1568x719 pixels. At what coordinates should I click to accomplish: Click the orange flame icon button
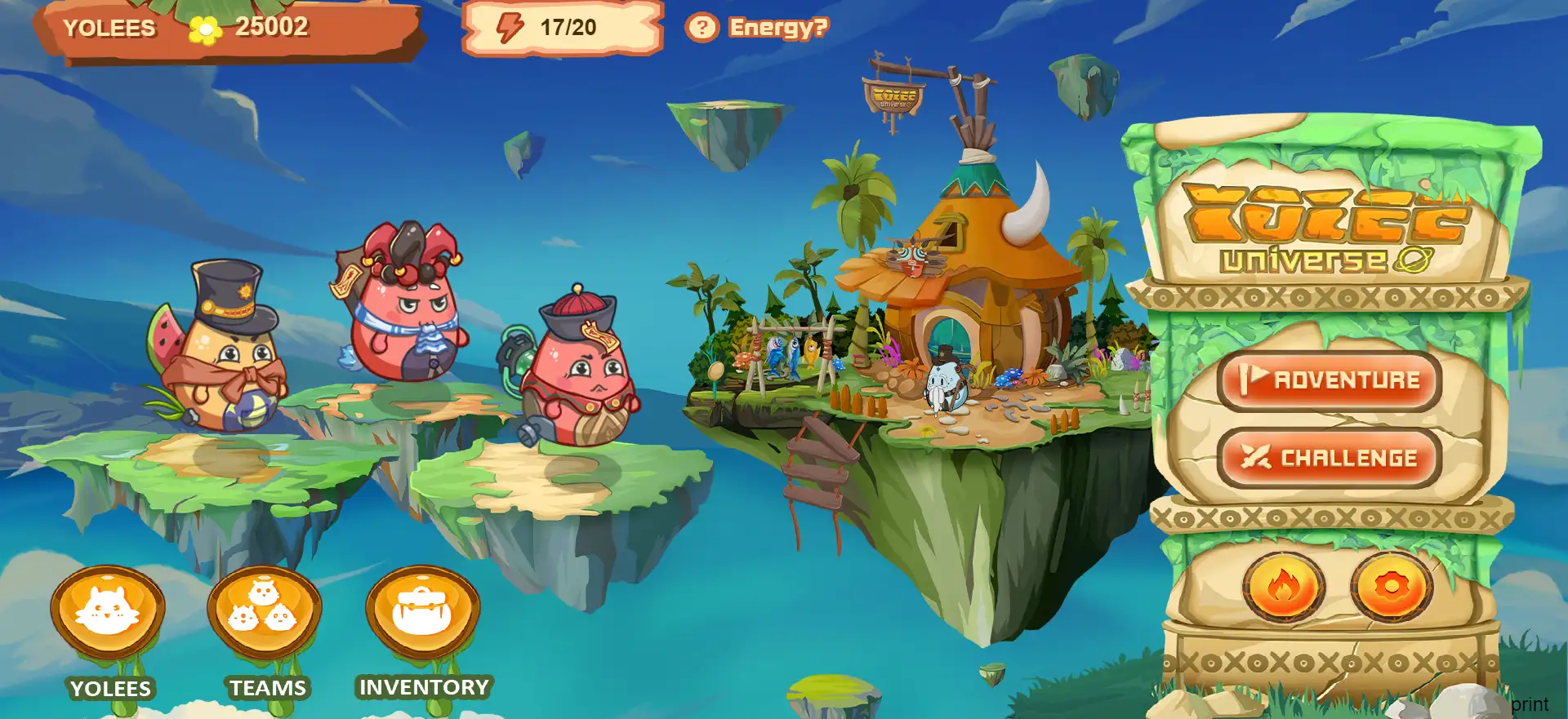point(1283,587)
